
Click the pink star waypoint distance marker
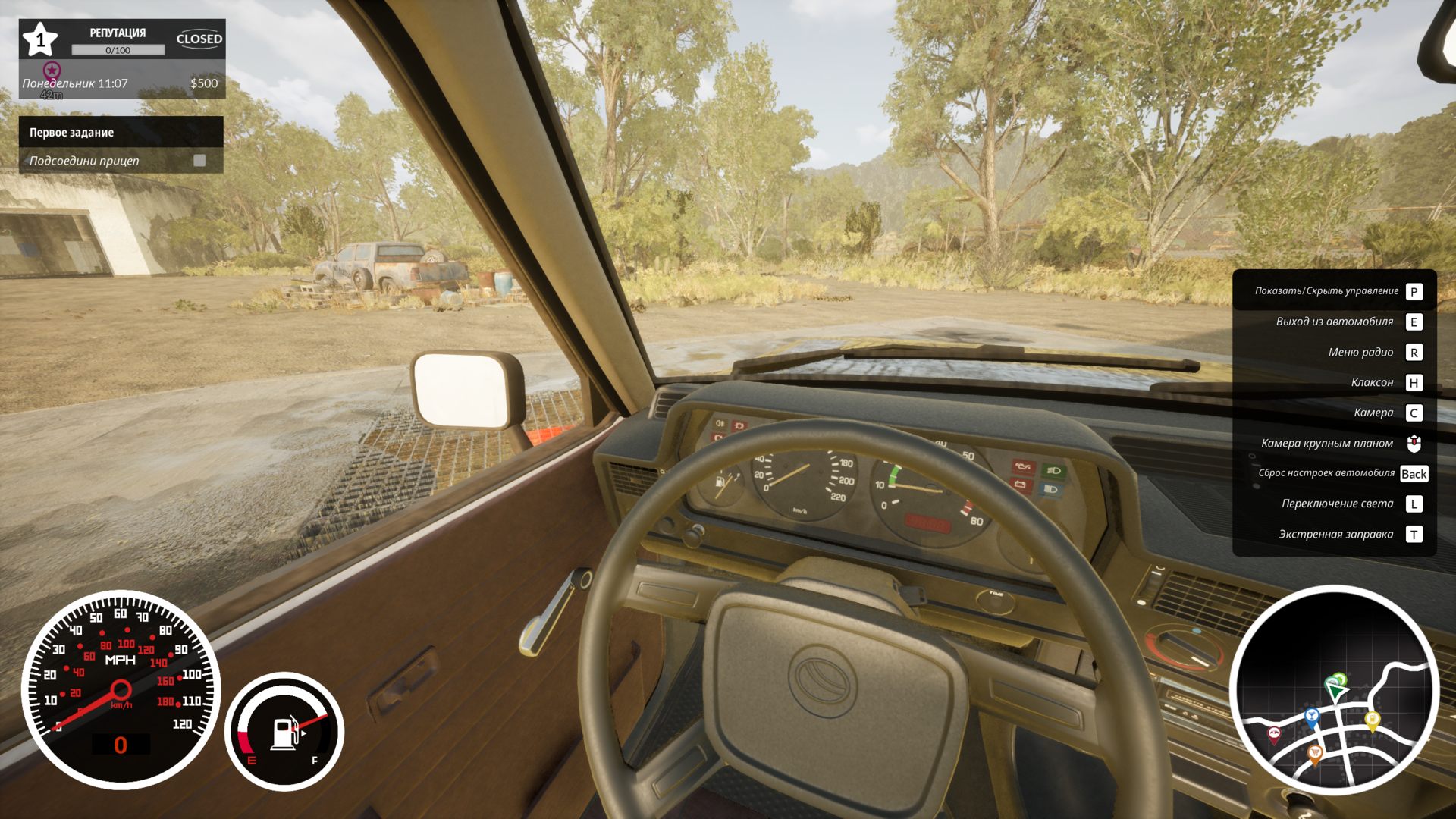tap(52, 71)
